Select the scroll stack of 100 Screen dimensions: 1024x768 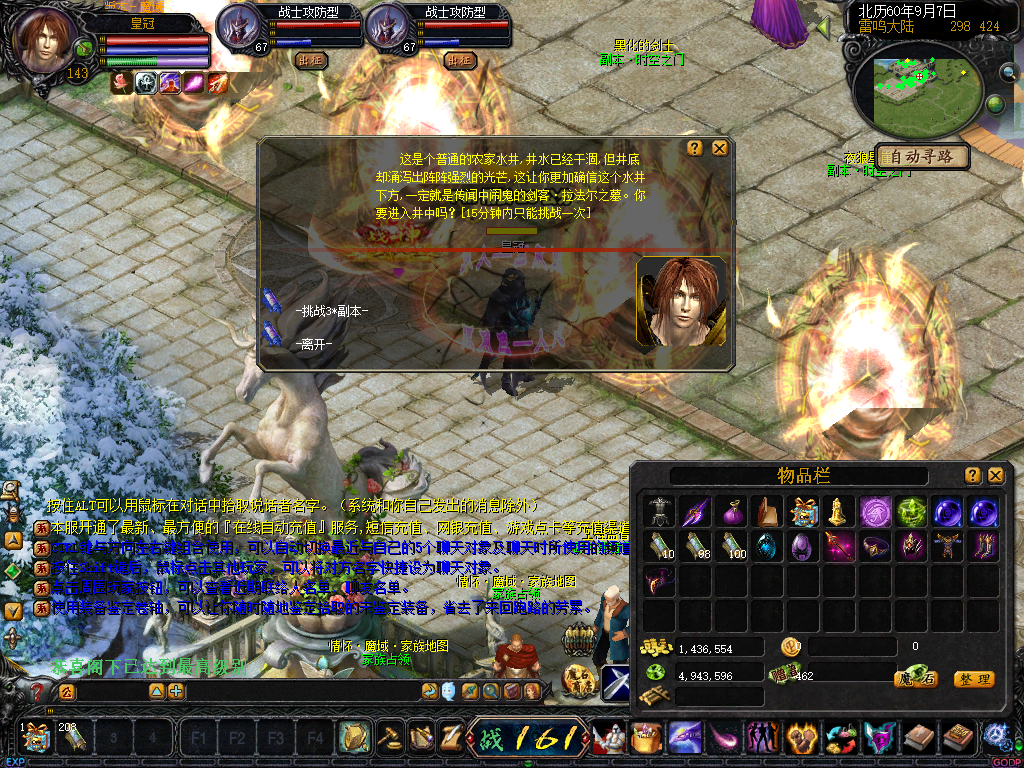tap(731, 545)
